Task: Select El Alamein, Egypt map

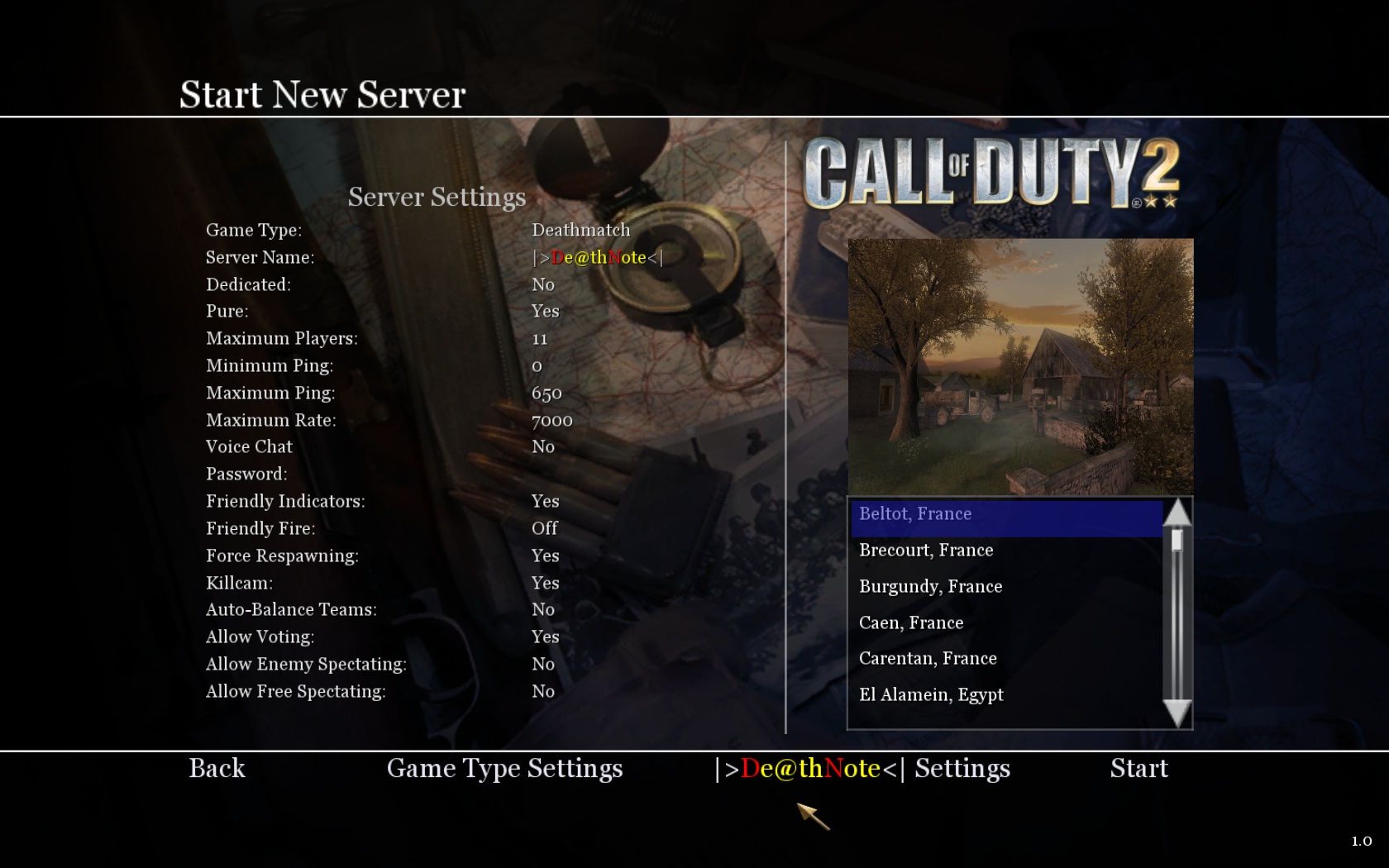Action: click(931, 695)
